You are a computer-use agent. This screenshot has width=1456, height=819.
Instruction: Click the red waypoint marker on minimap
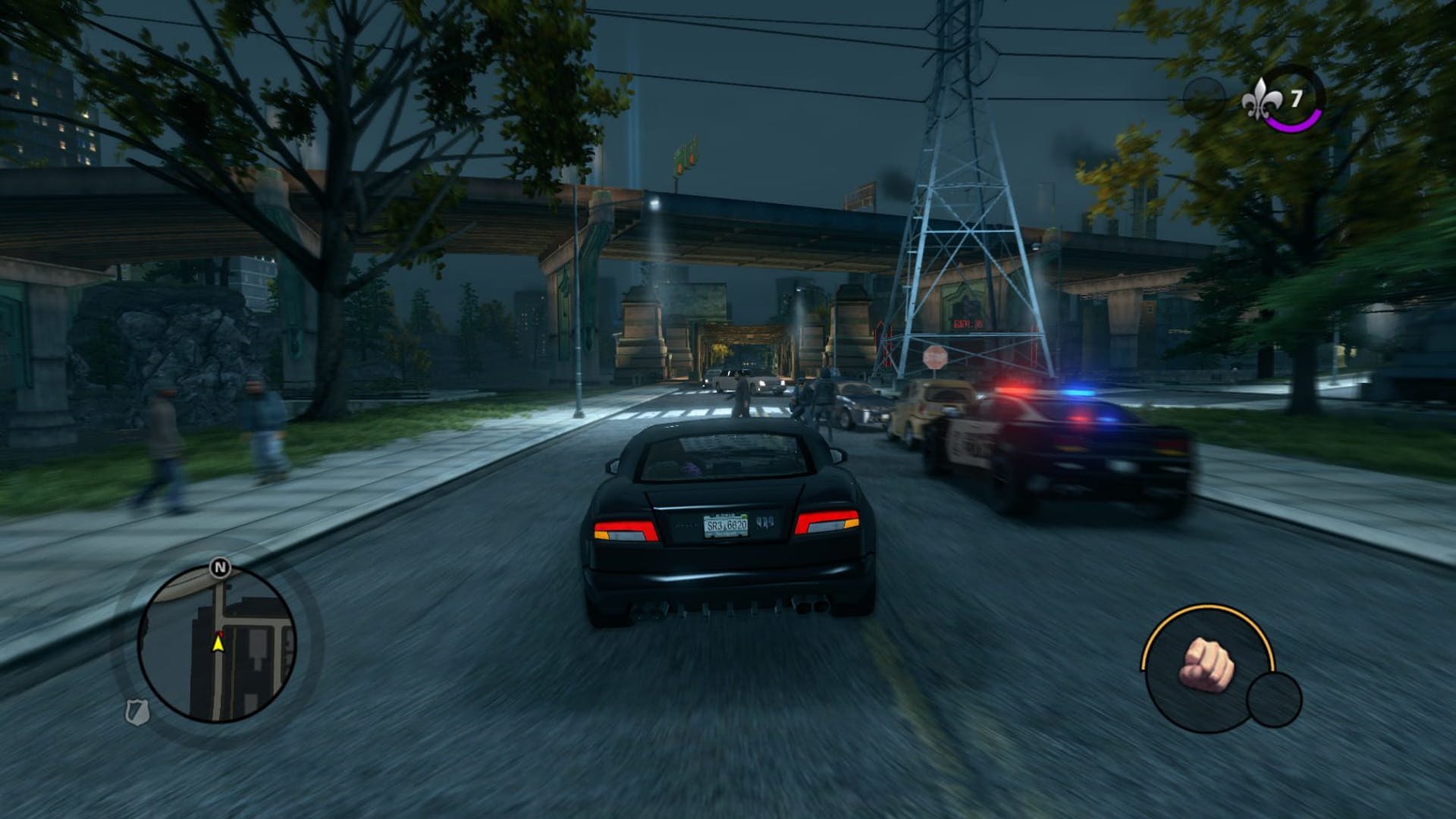pos(221,634)
